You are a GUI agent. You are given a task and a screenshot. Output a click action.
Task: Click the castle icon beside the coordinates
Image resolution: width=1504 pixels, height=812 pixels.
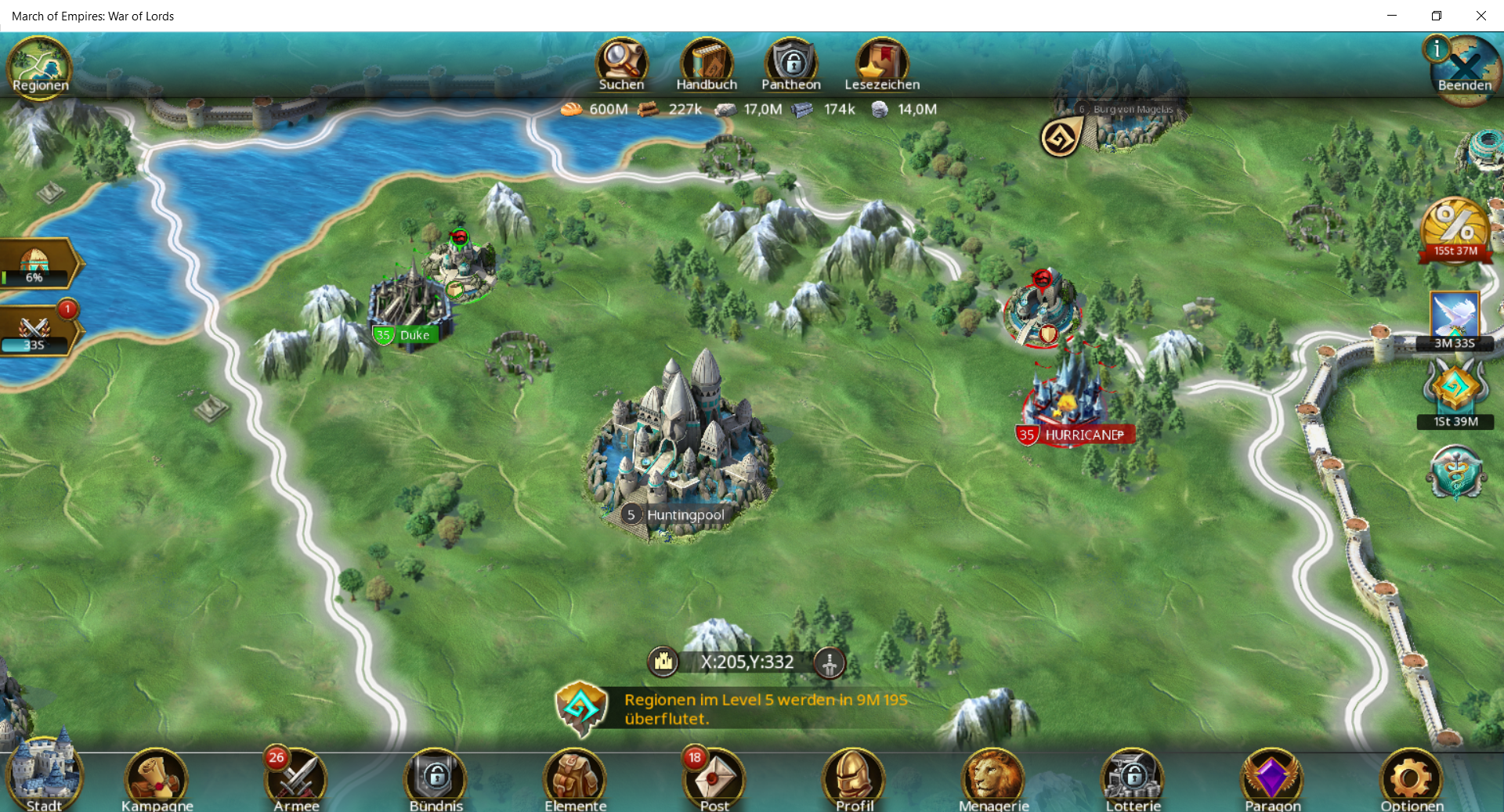pos(663,662)
